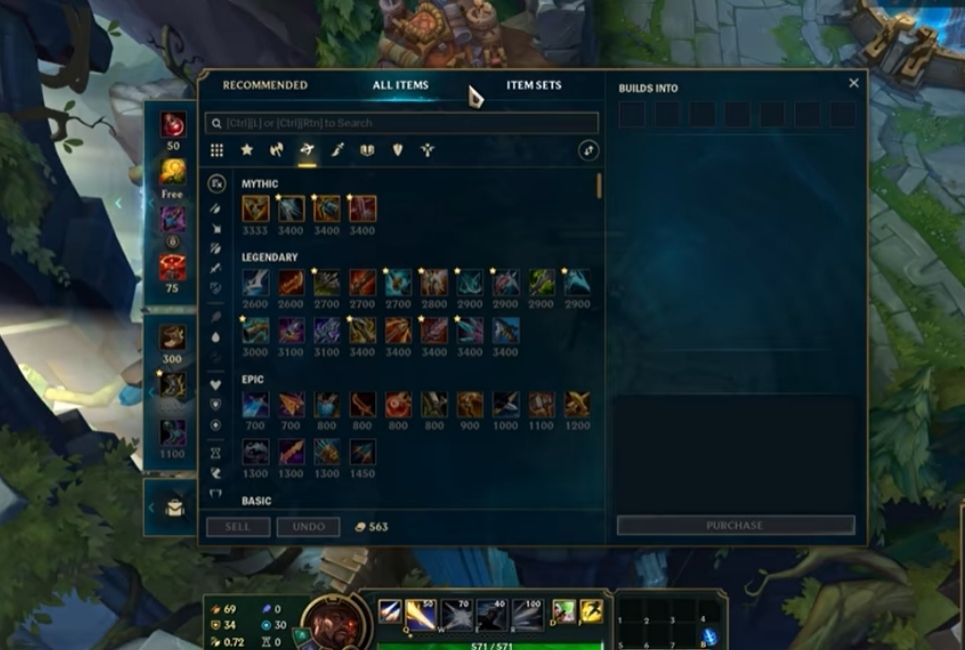Choose the shield tank item filter
The height and width of the screenshot is (650, 965).
click(x=397, y=150)
